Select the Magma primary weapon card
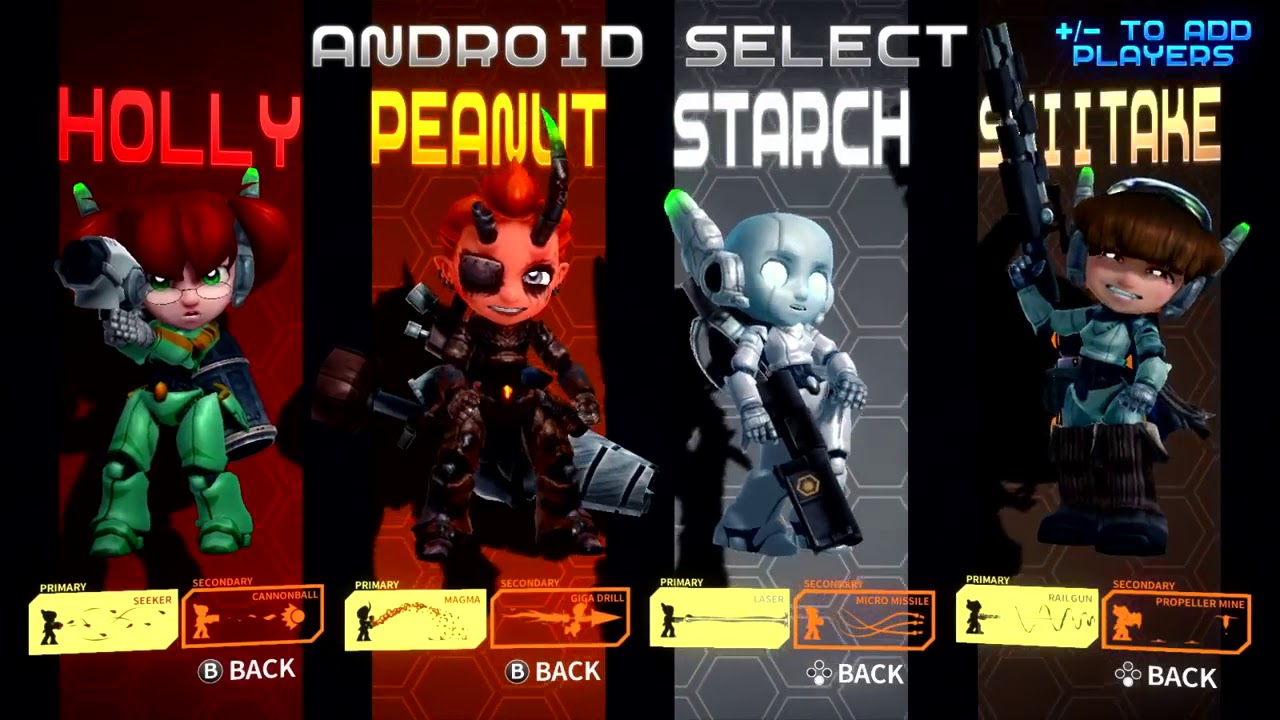1280x720 pixels. tap(415, 620)
